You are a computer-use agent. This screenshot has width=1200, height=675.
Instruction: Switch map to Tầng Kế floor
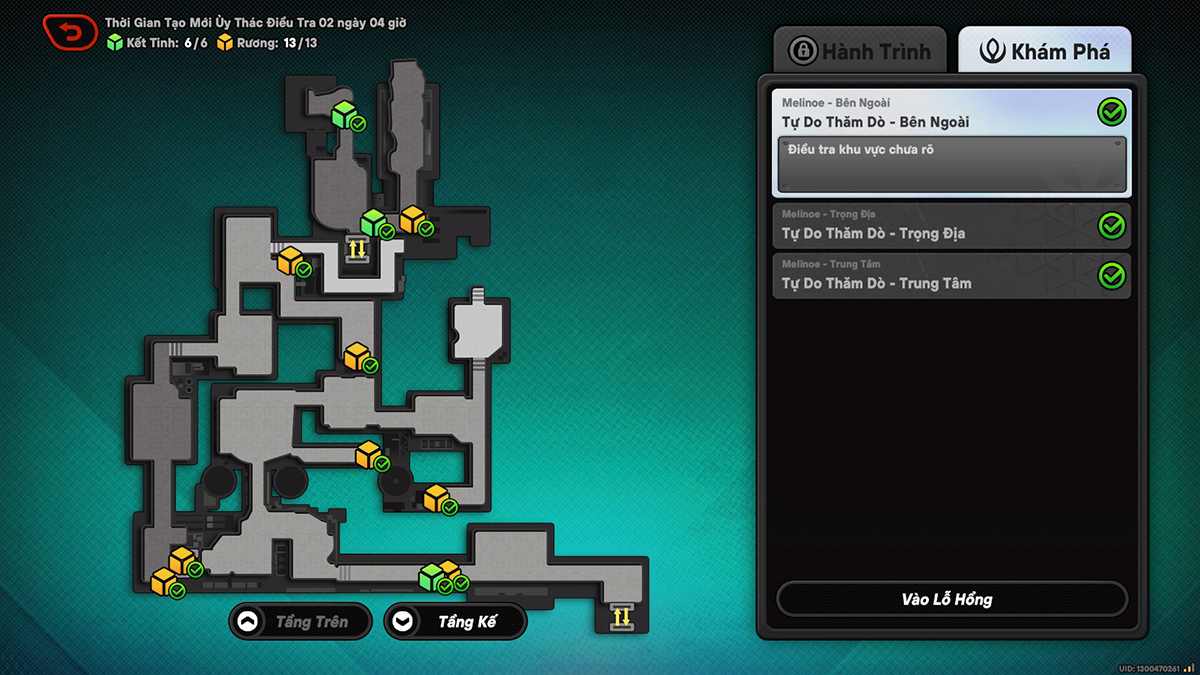click(455, 622)
